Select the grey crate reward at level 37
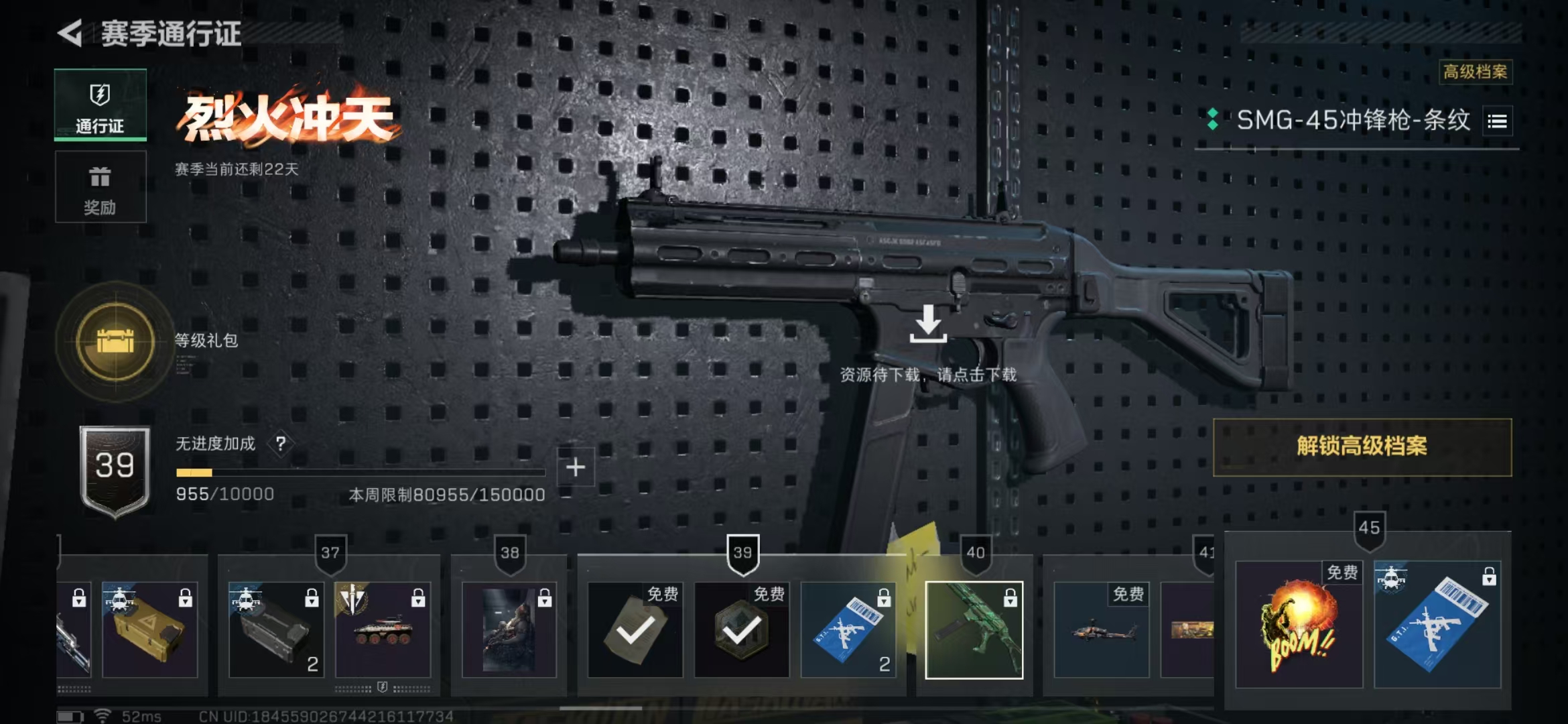This screenshot has height=724, width=1568. click(x=276, y=630)
